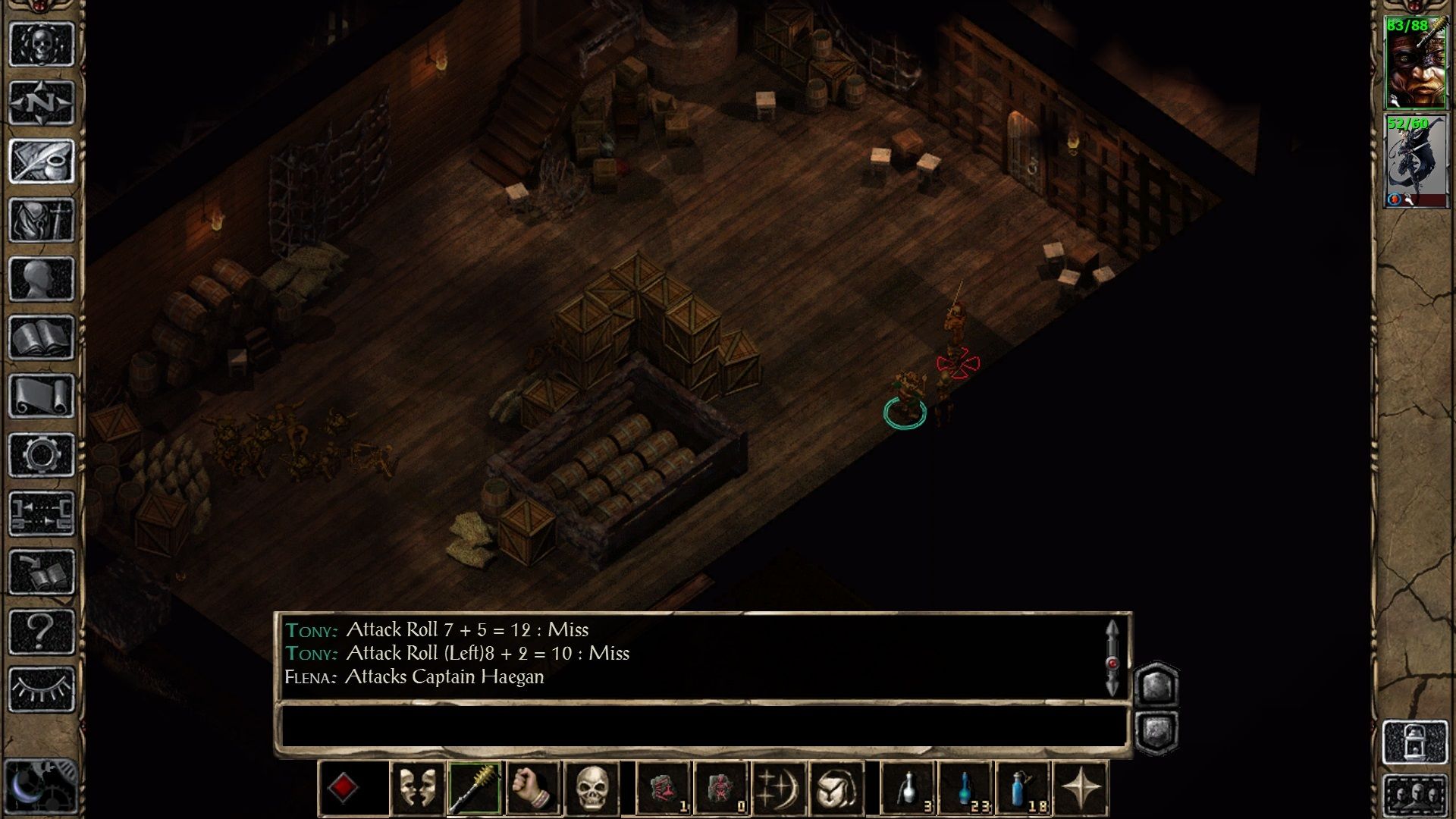Select the top eyepatch character portrait

(1415, 64)
